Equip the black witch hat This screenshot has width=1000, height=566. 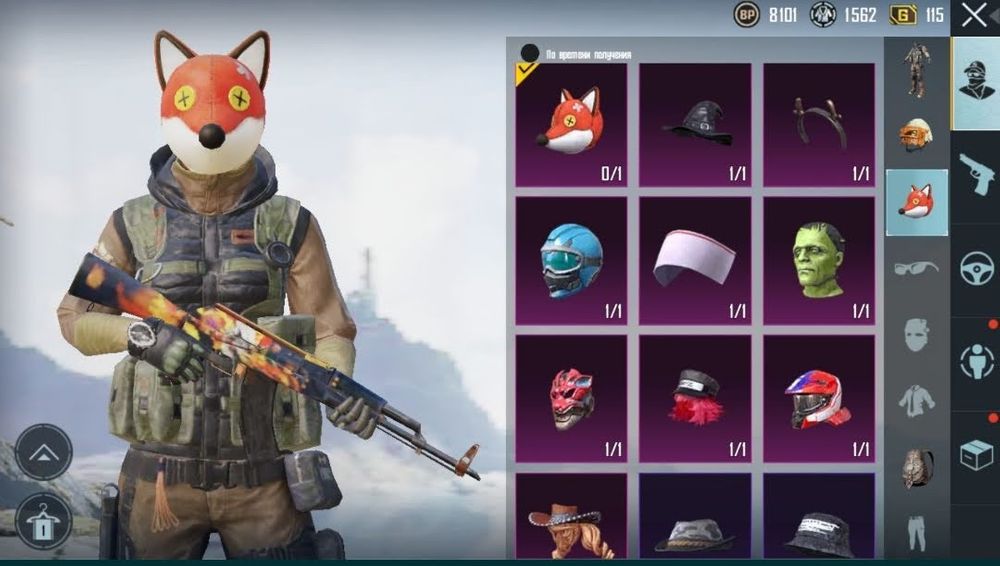point(695,124)
